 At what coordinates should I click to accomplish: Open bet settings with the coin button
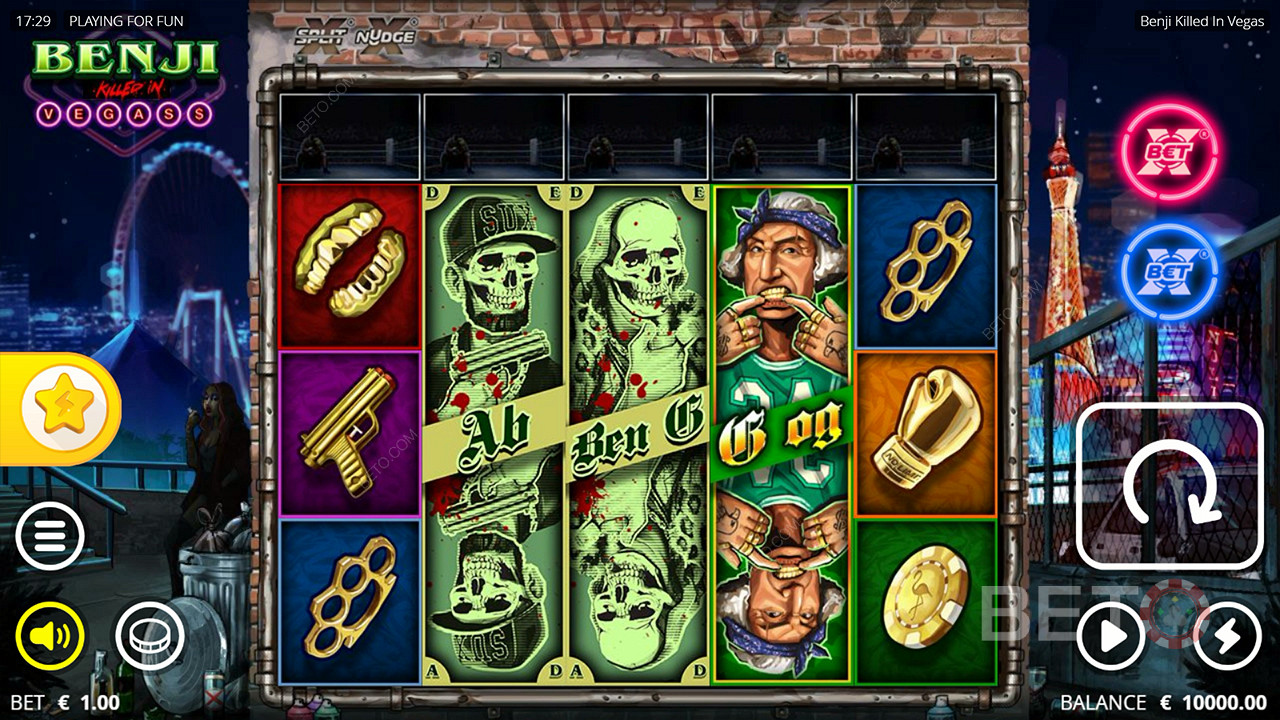click(150, 635)
